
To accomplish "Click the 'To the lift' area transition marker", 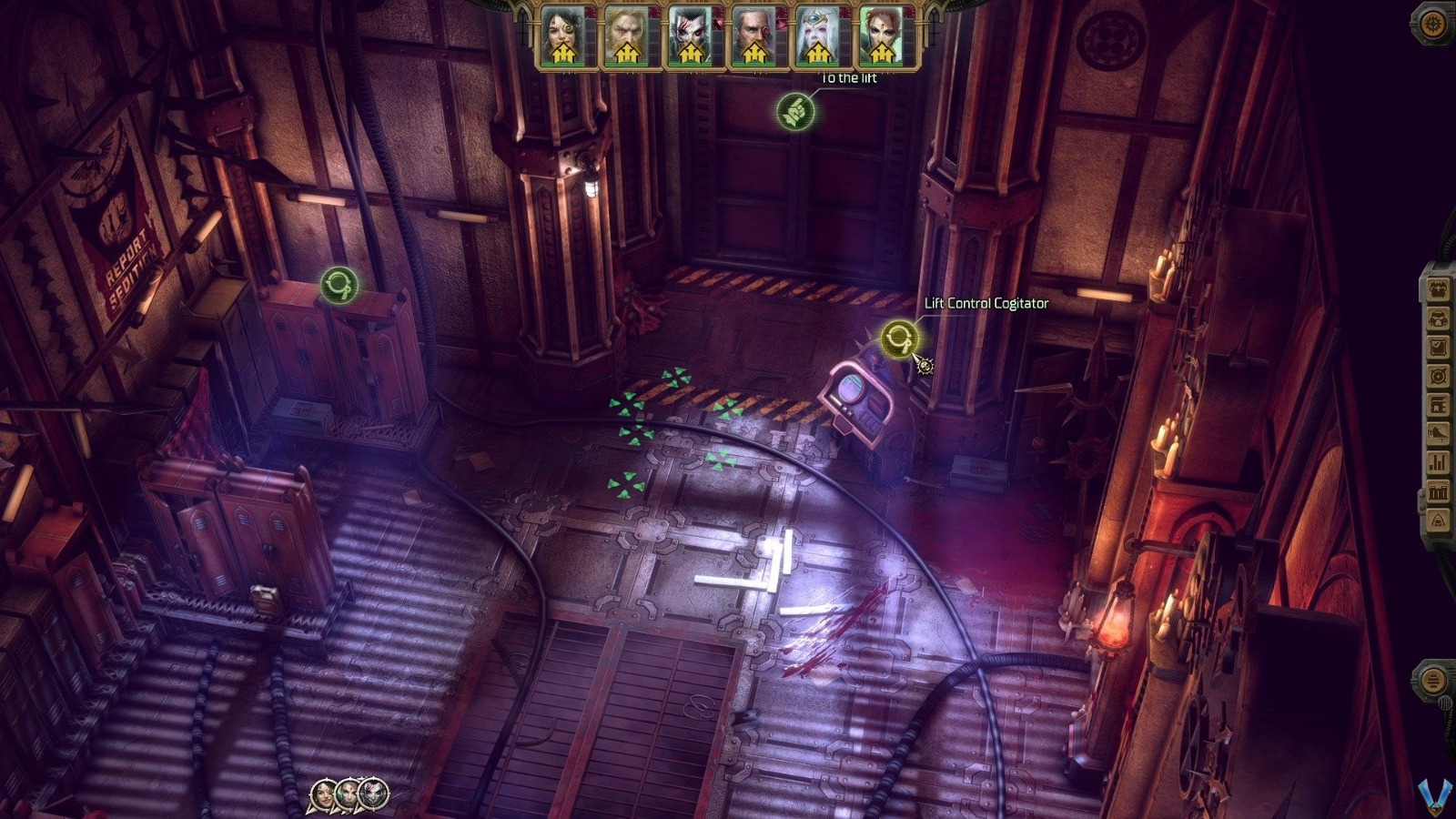I will tap(797, 110).
